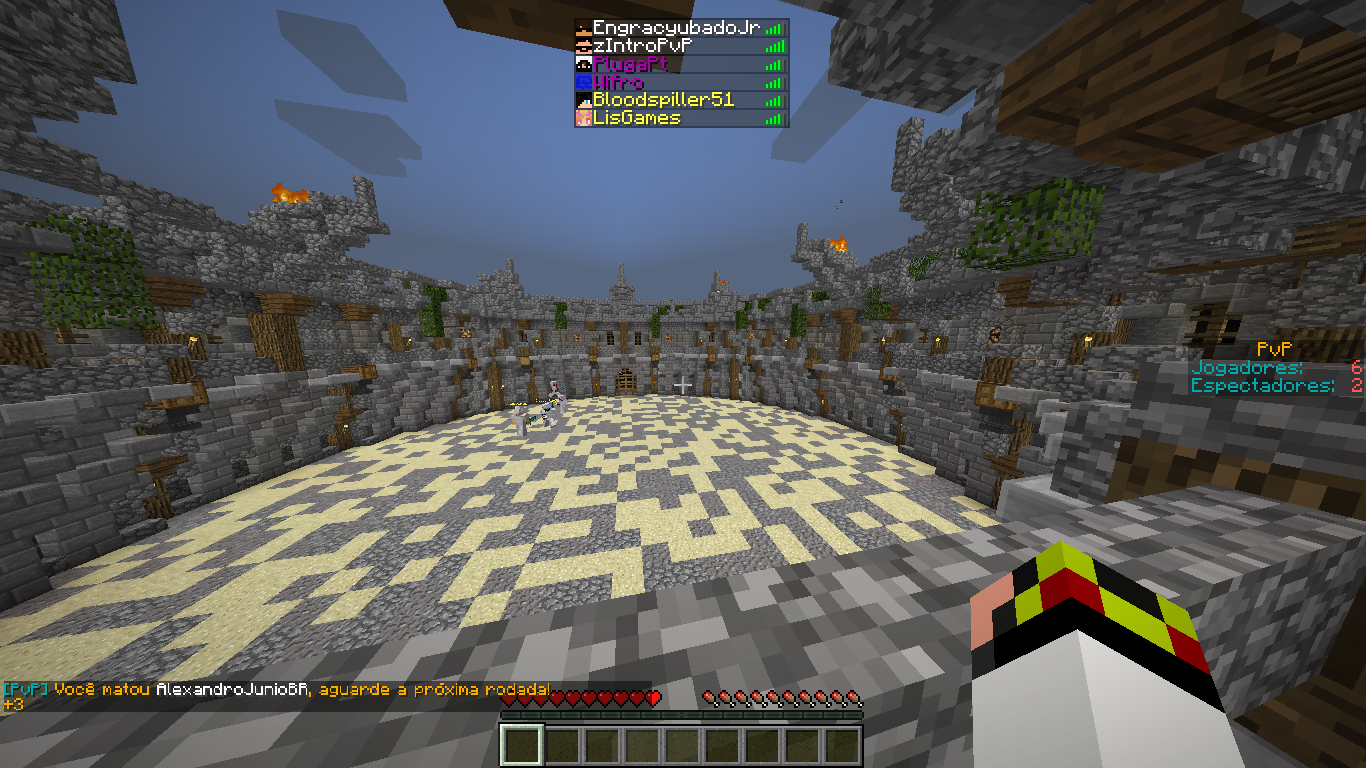Click the LisGames player row

pyautogui.click(x=636, y=118)
